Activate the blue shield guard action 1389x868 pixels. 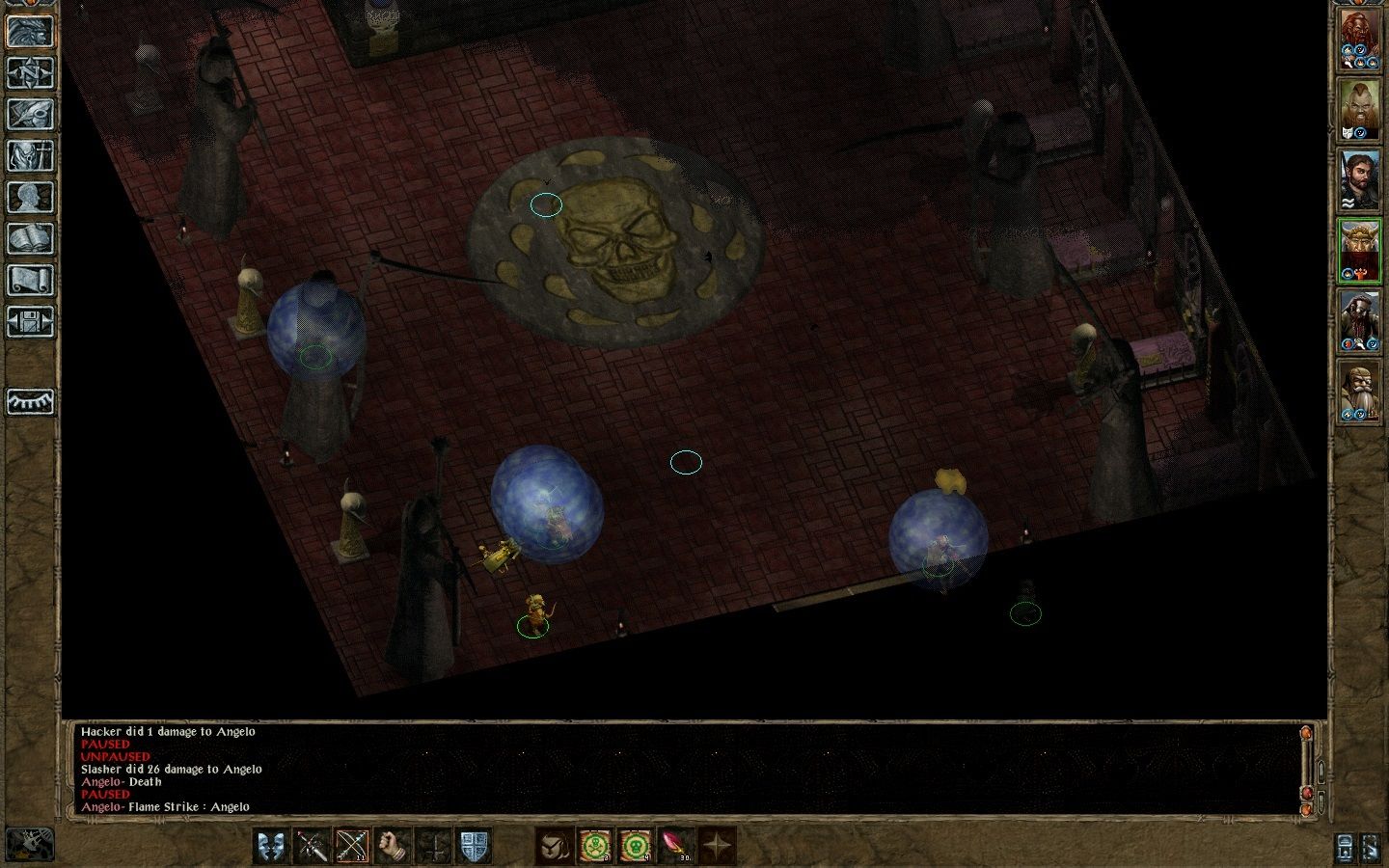[474, 846]
